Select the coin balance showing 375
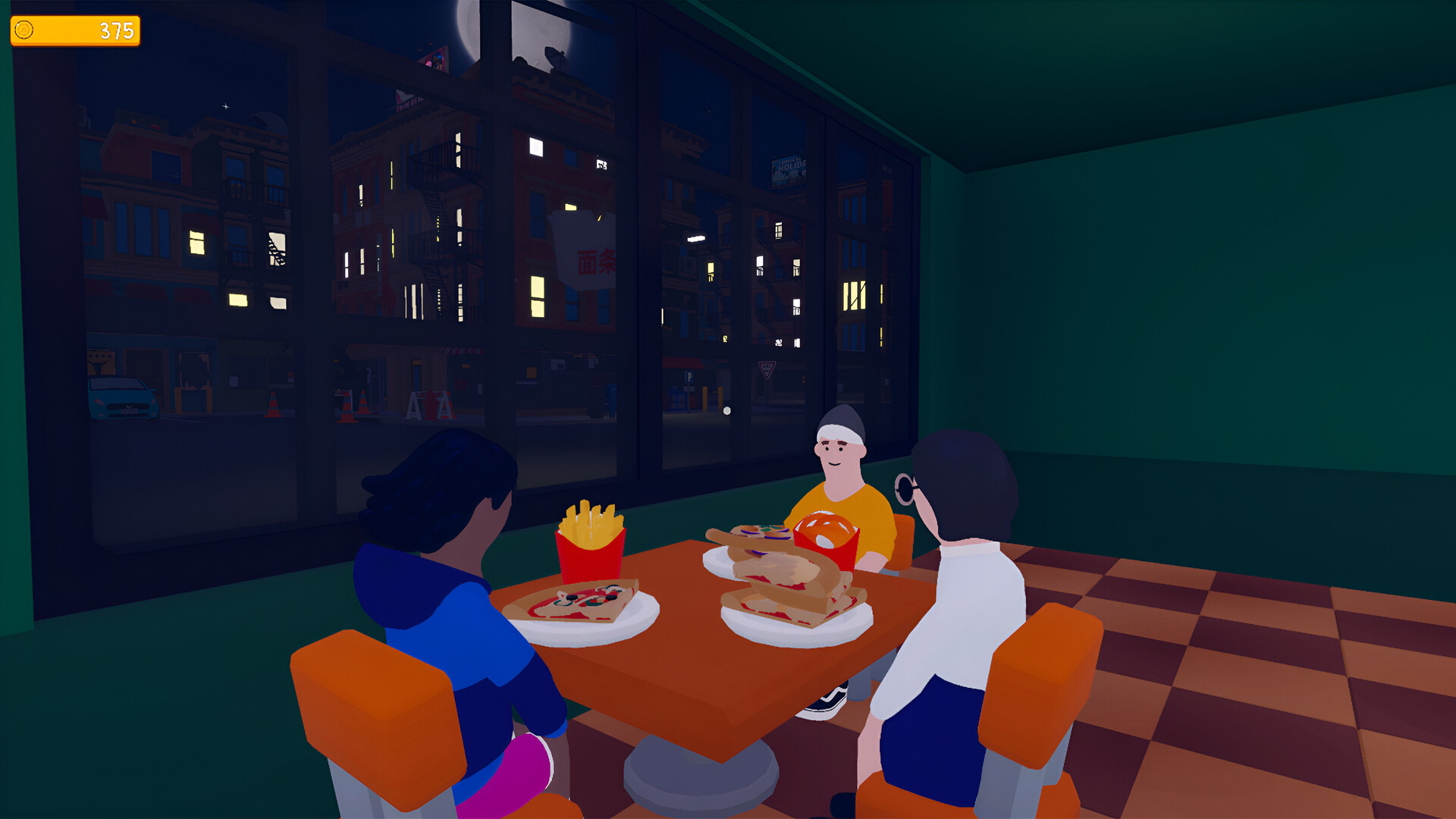Viewport: 1456px width, 819px height. (x=114, y=29)
